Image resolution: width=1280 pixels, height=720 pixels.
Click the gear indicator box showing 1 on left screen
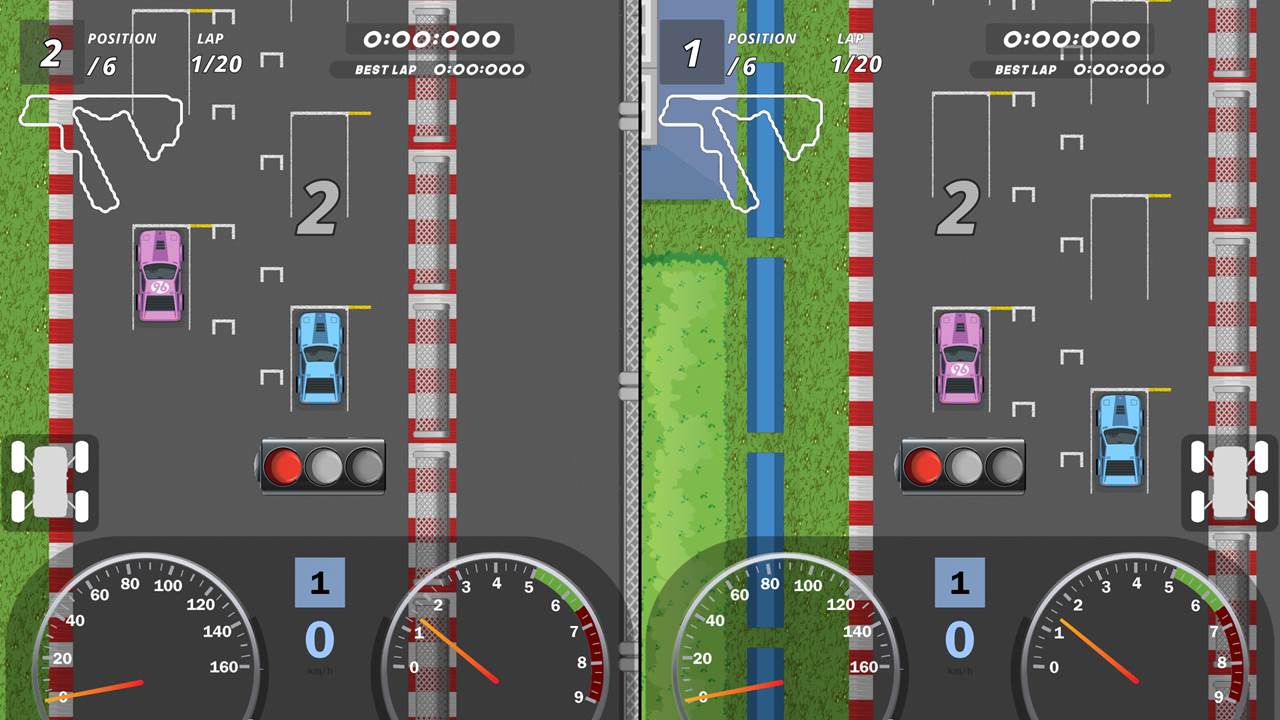point(320,582)
